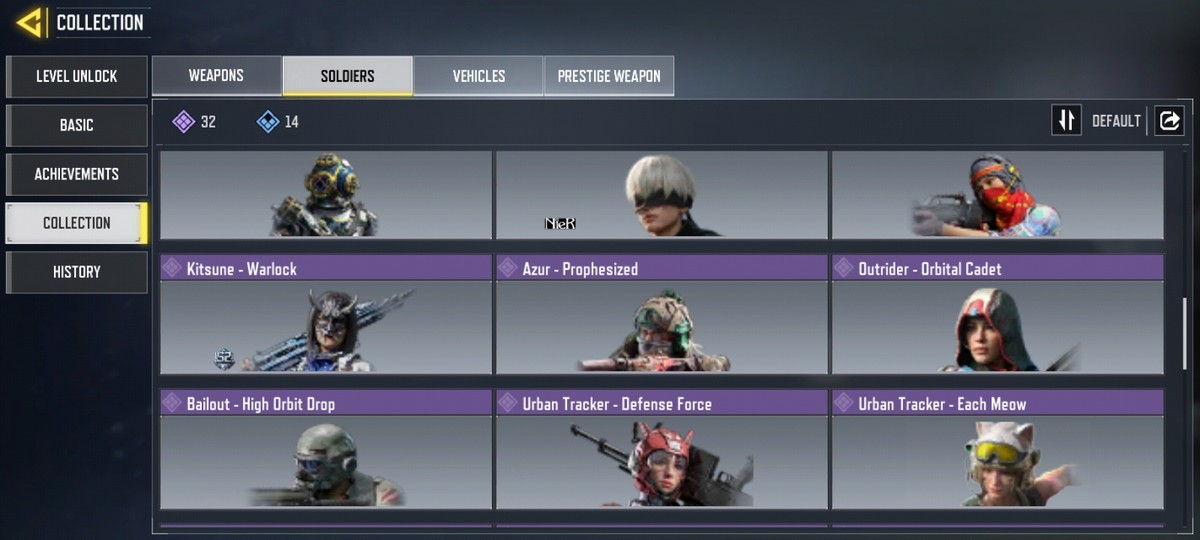Go back with the yellow arrow button
1200x540 pixels.
coord(29,22)
